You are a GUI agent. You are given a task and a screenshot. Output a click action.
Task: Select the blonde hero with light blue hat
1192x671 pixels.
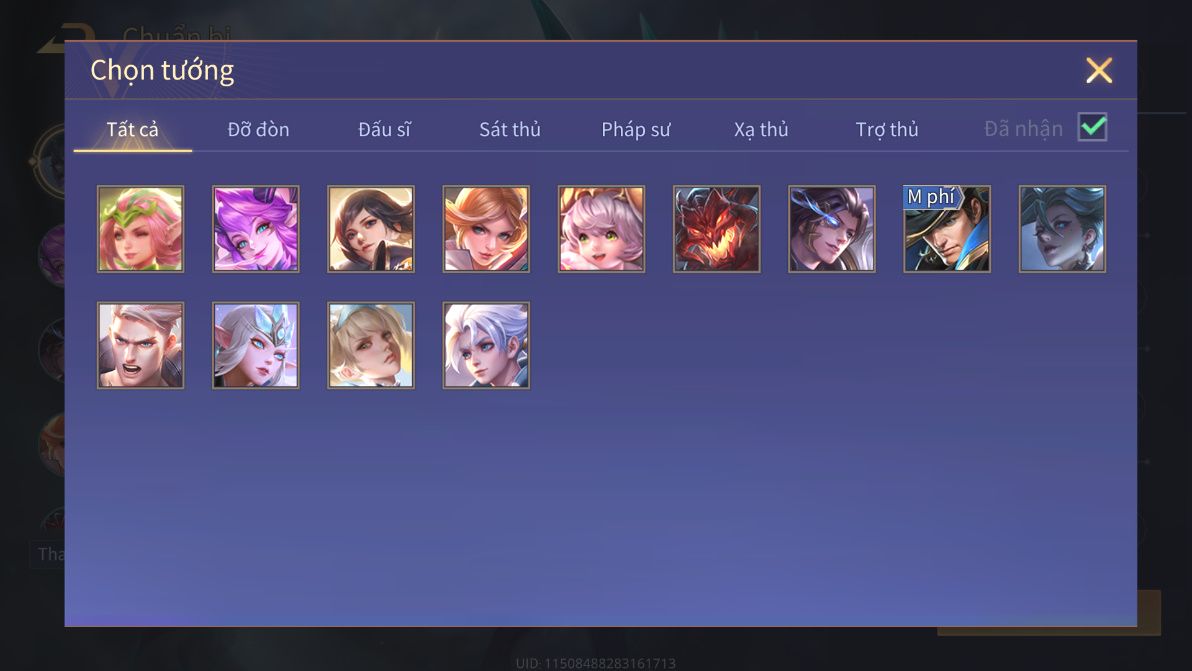tap(371, 345)
